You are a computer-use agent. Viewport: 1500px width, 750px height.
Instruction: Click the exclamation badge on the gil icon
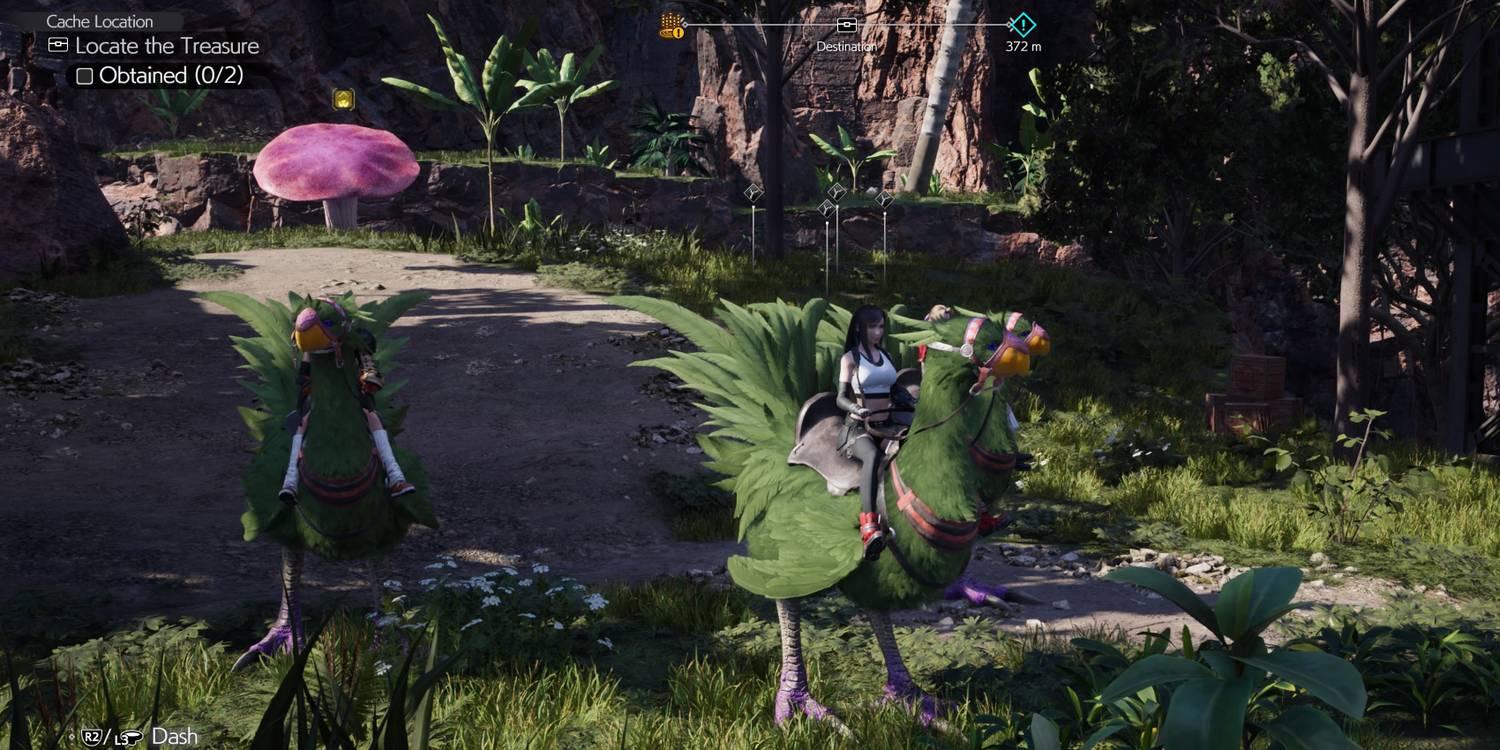click(x=679, y=31)
